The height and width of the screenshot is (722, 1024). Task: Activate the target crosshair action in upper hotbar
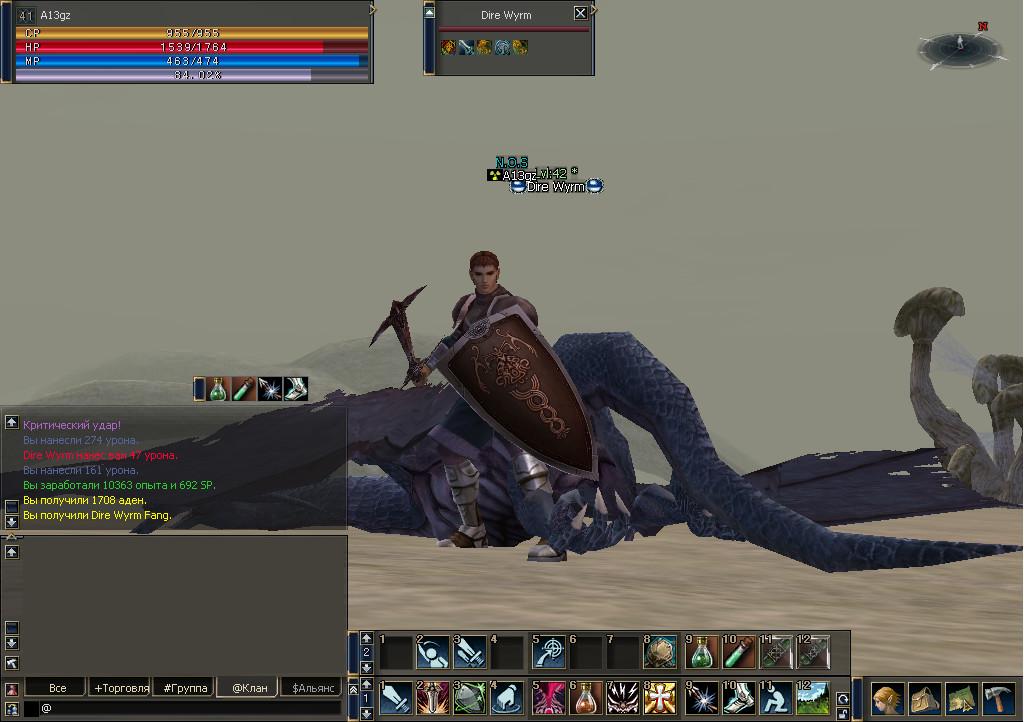click(x=547, y=653)
